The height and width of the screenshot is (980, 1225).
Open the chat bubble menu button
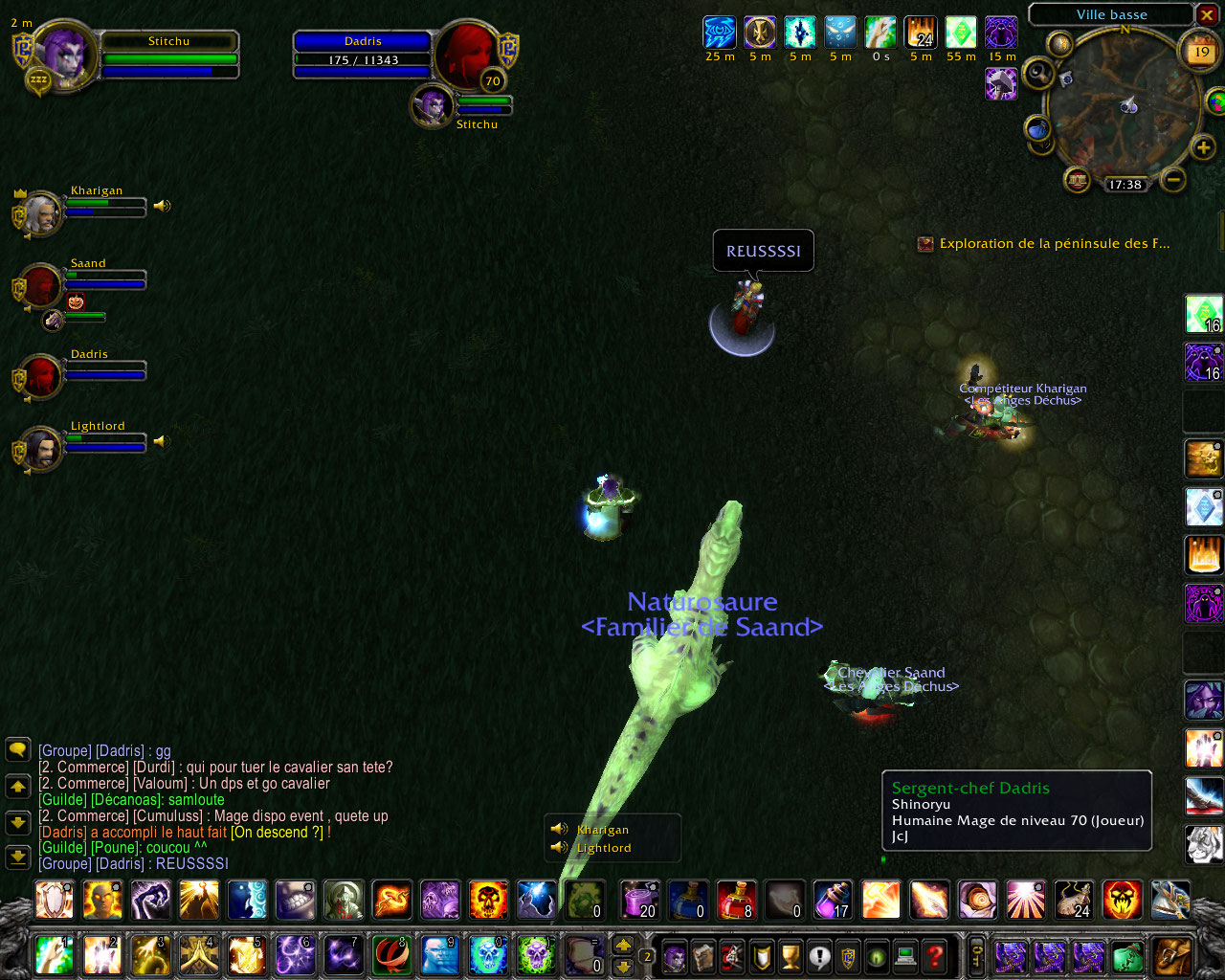(x=18, y=749)
